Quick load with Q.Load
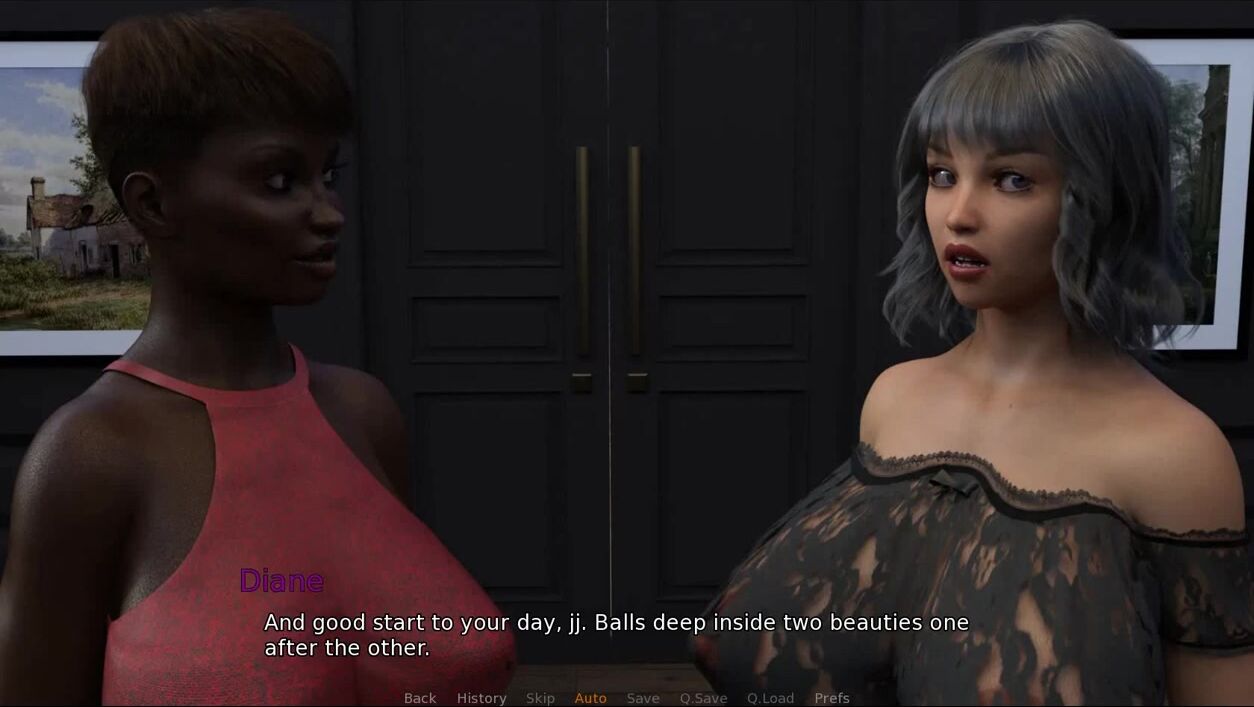The width and height of the screenshot is (1254, 707). pyautogui.click(x=770, y=698)
